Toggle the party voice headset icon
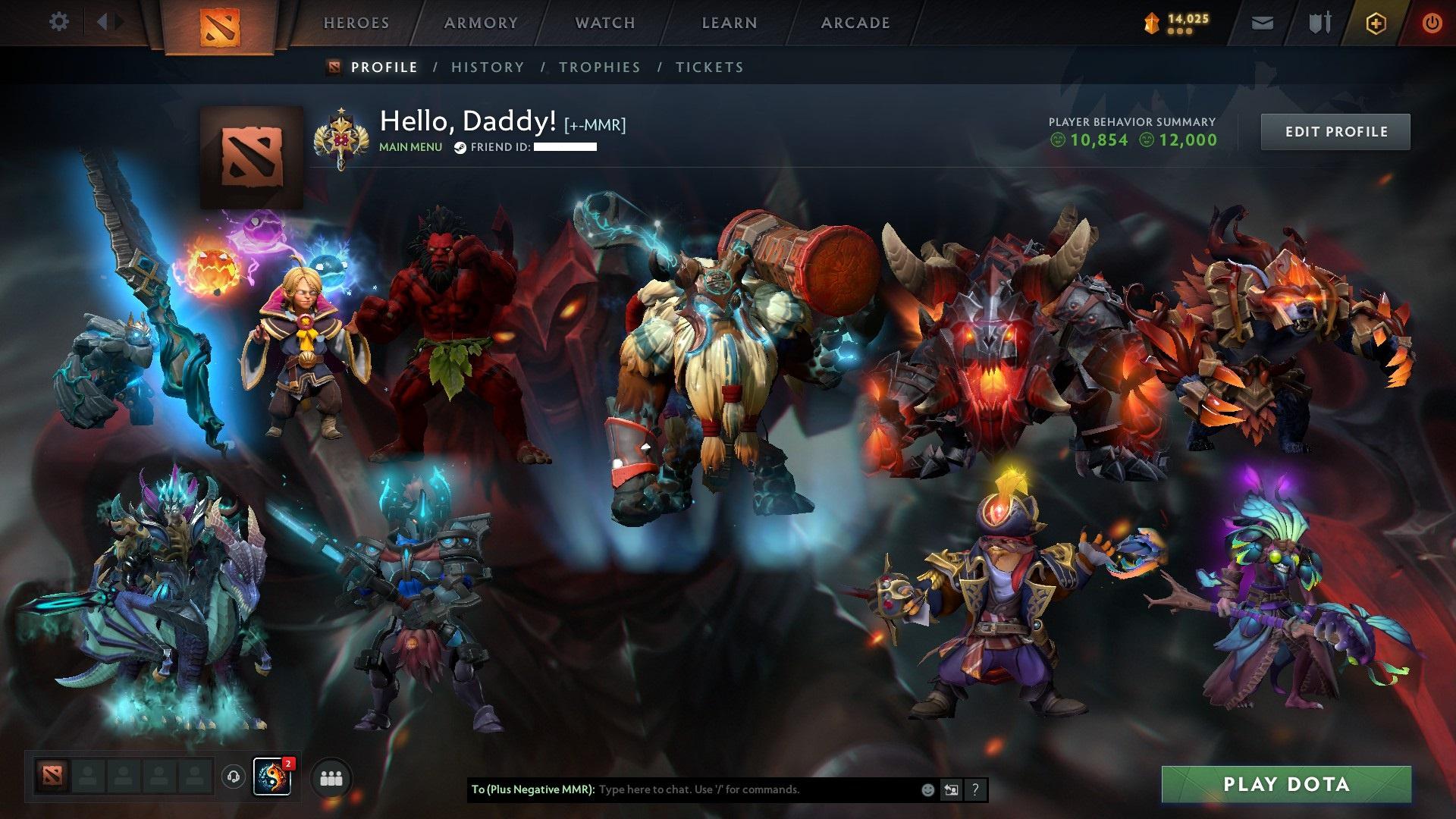The width and height of the screenshot is (1456, 819). click(x=234, y=777)
